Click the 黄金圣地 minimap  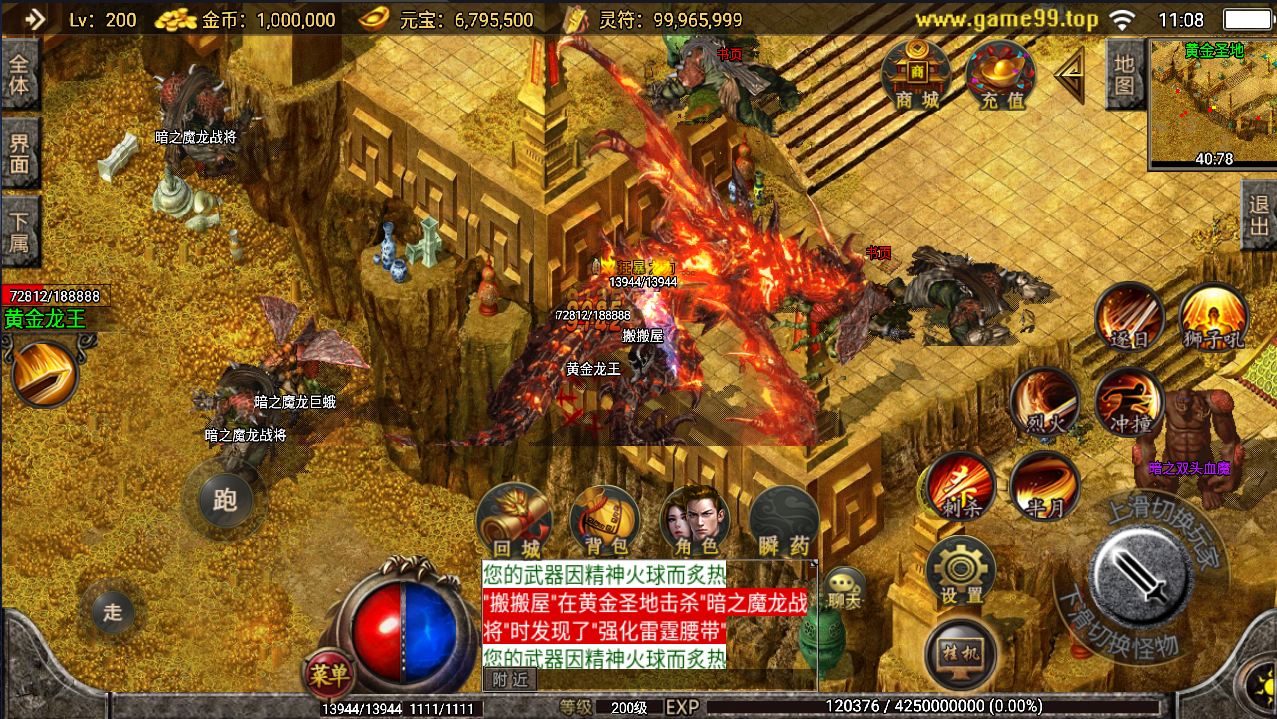coord(1212,105)
